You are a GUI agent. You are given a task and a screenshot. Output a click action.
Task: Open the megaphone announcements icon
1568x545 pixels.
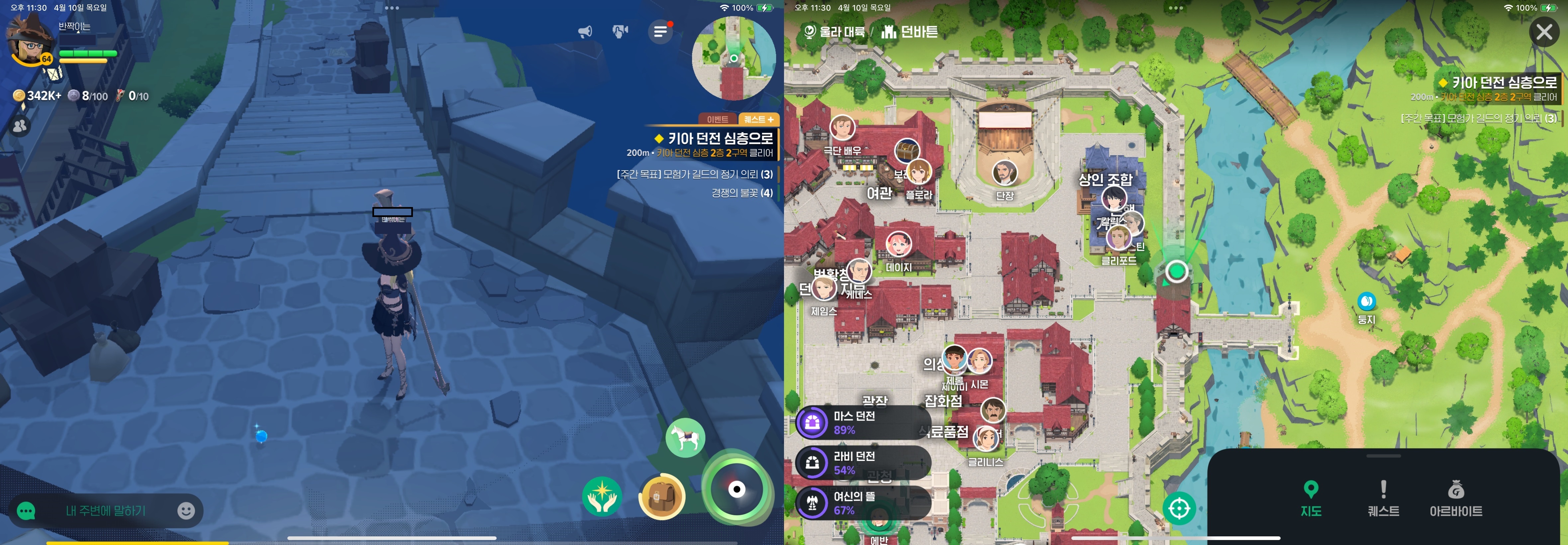click(x=585, y=32)
